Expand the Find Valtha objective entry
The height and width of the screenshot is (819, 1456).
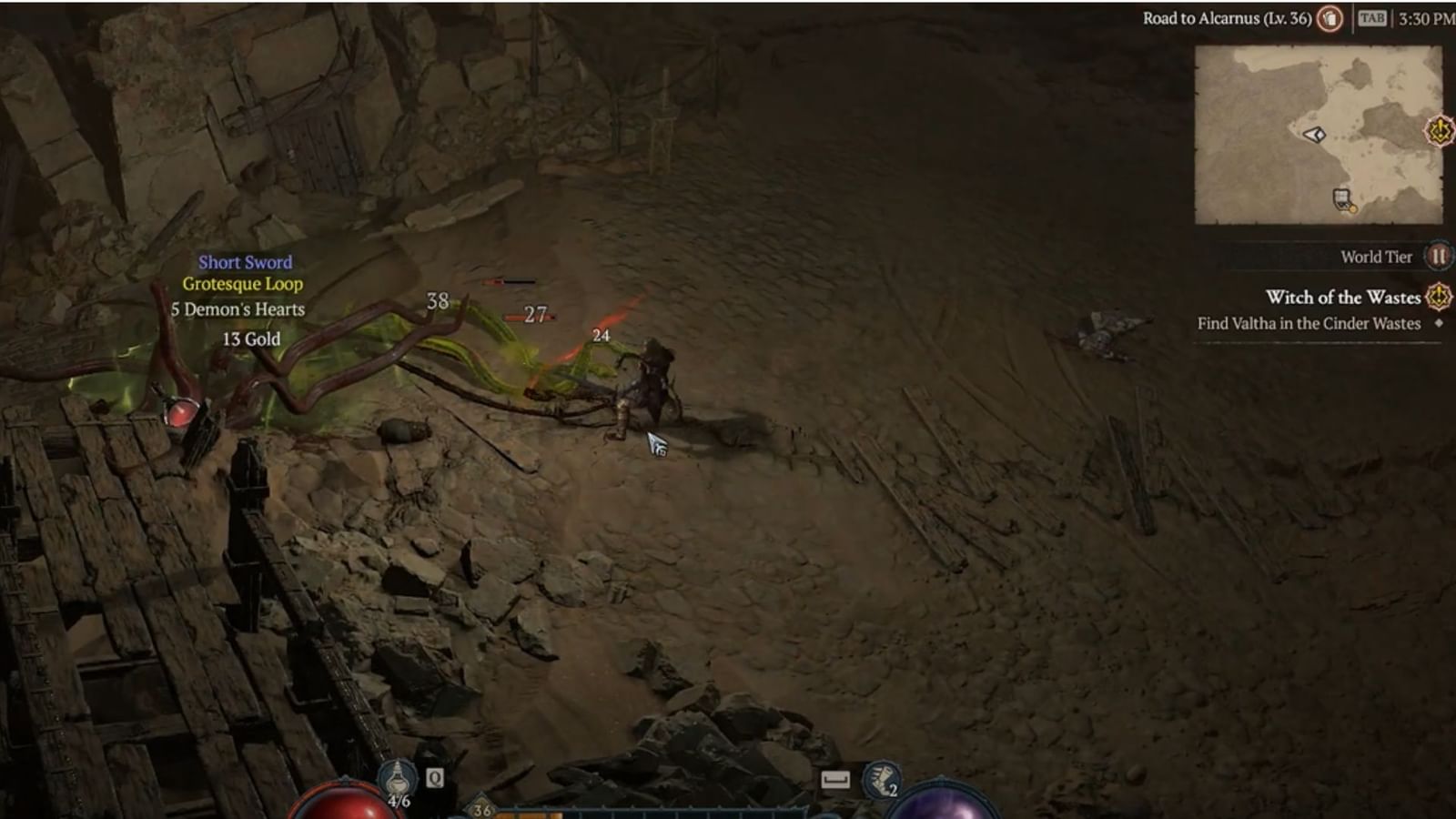[x=1310, y=323]
